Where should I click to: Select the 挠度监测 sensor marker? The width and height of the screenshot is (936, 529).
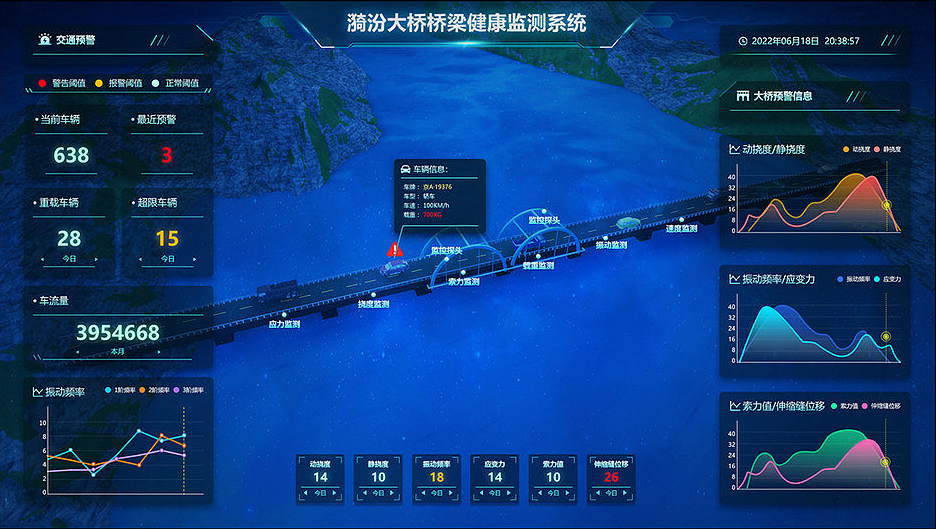pos(374,303)
